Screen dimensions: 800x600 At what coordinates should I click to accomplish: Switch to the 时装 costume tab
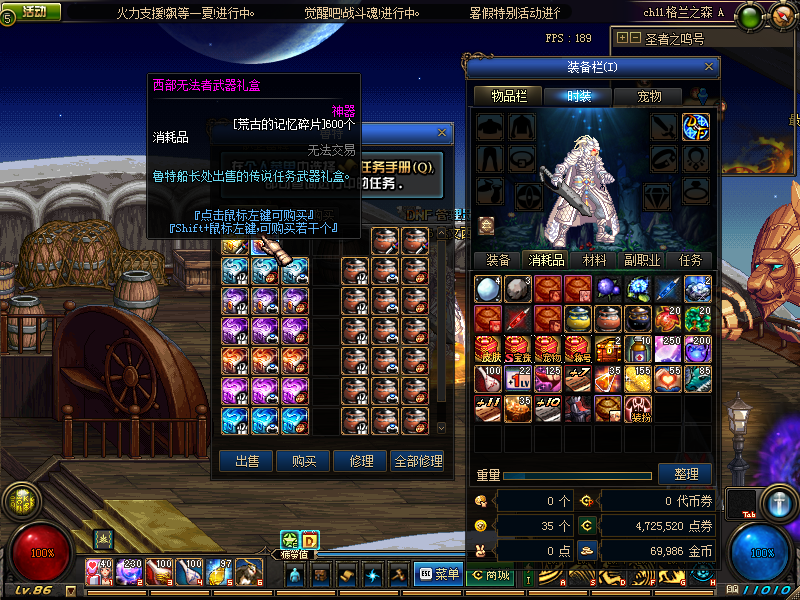click(579, 96)
